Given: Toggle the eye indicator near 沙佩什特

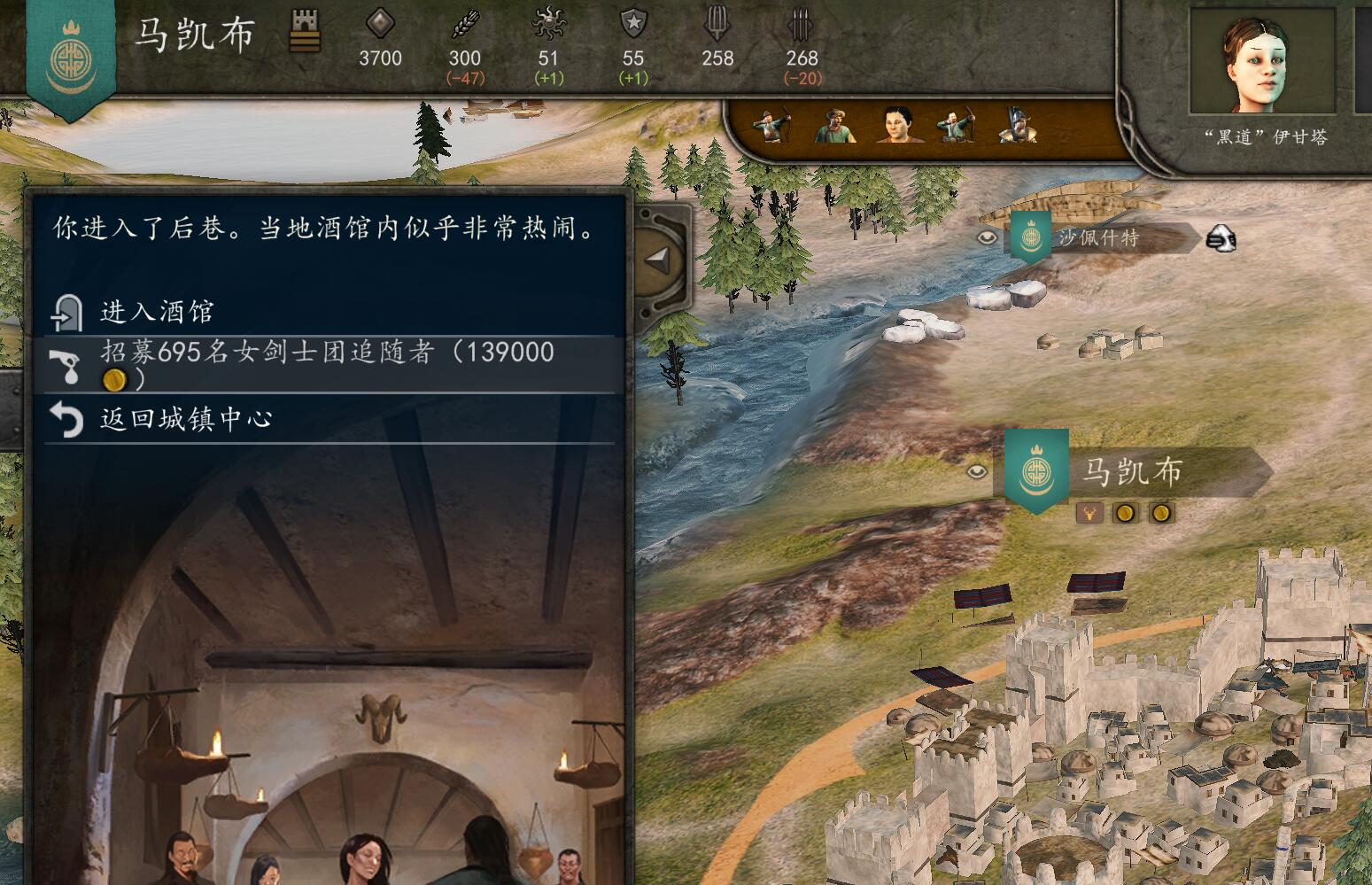Looking at the screenshot, I should 987,237.
